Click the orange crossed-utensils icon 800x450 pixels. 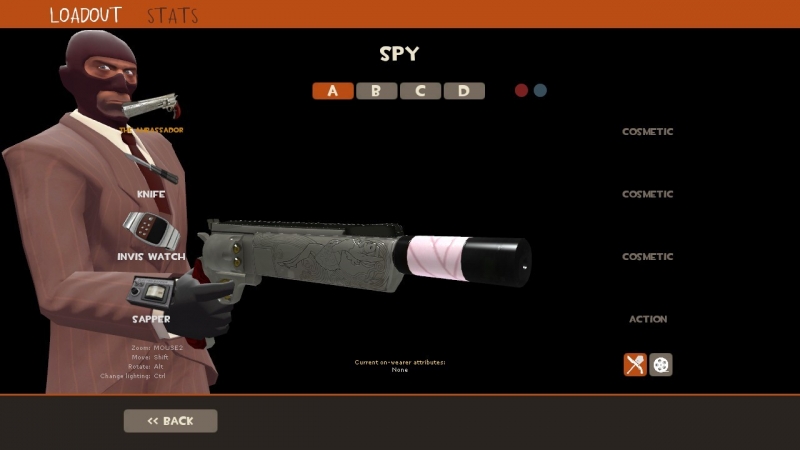pos(635,364)
